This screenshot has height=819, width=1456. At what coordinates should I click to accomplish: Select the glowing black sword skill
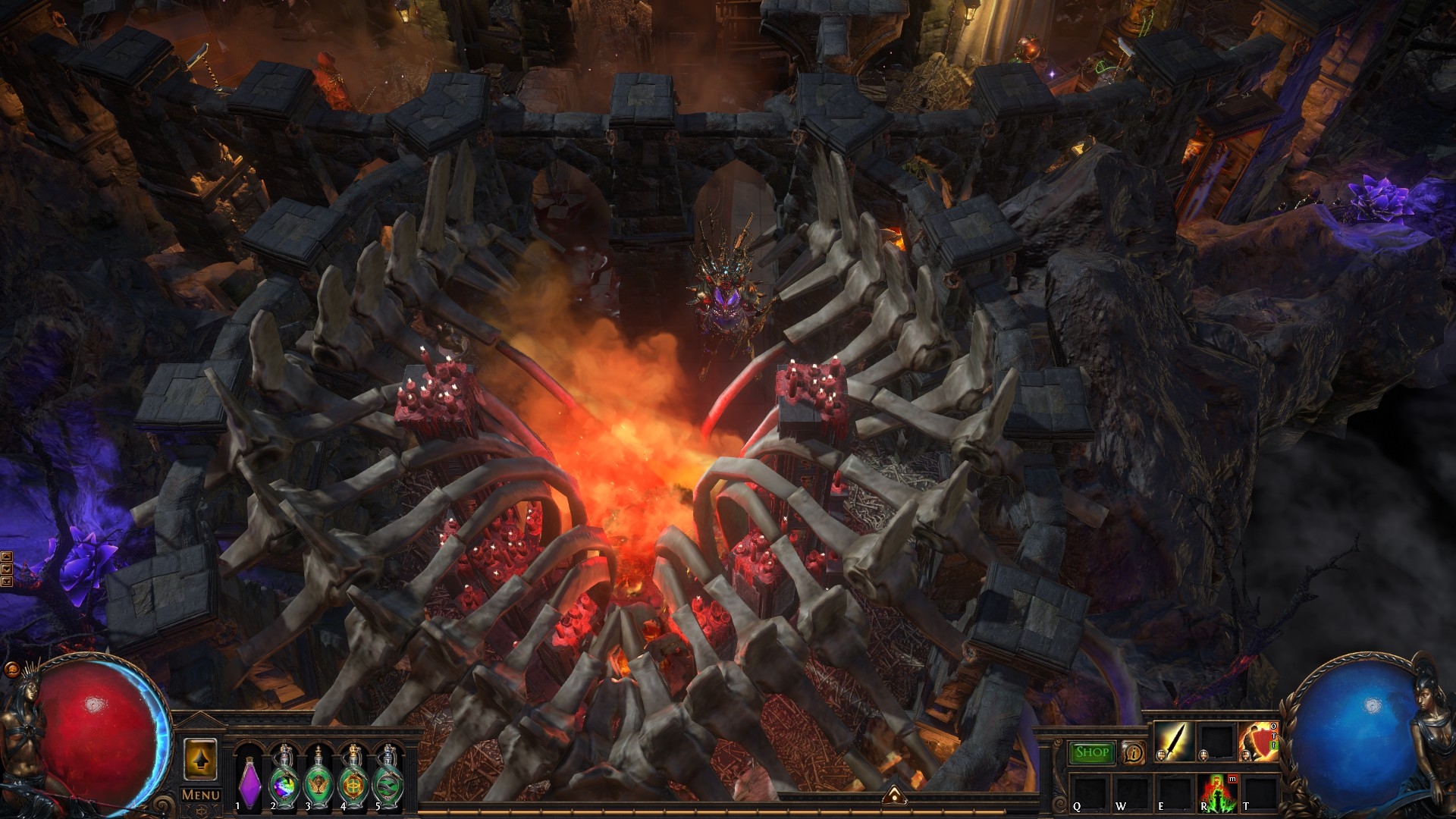(1174, 741)
